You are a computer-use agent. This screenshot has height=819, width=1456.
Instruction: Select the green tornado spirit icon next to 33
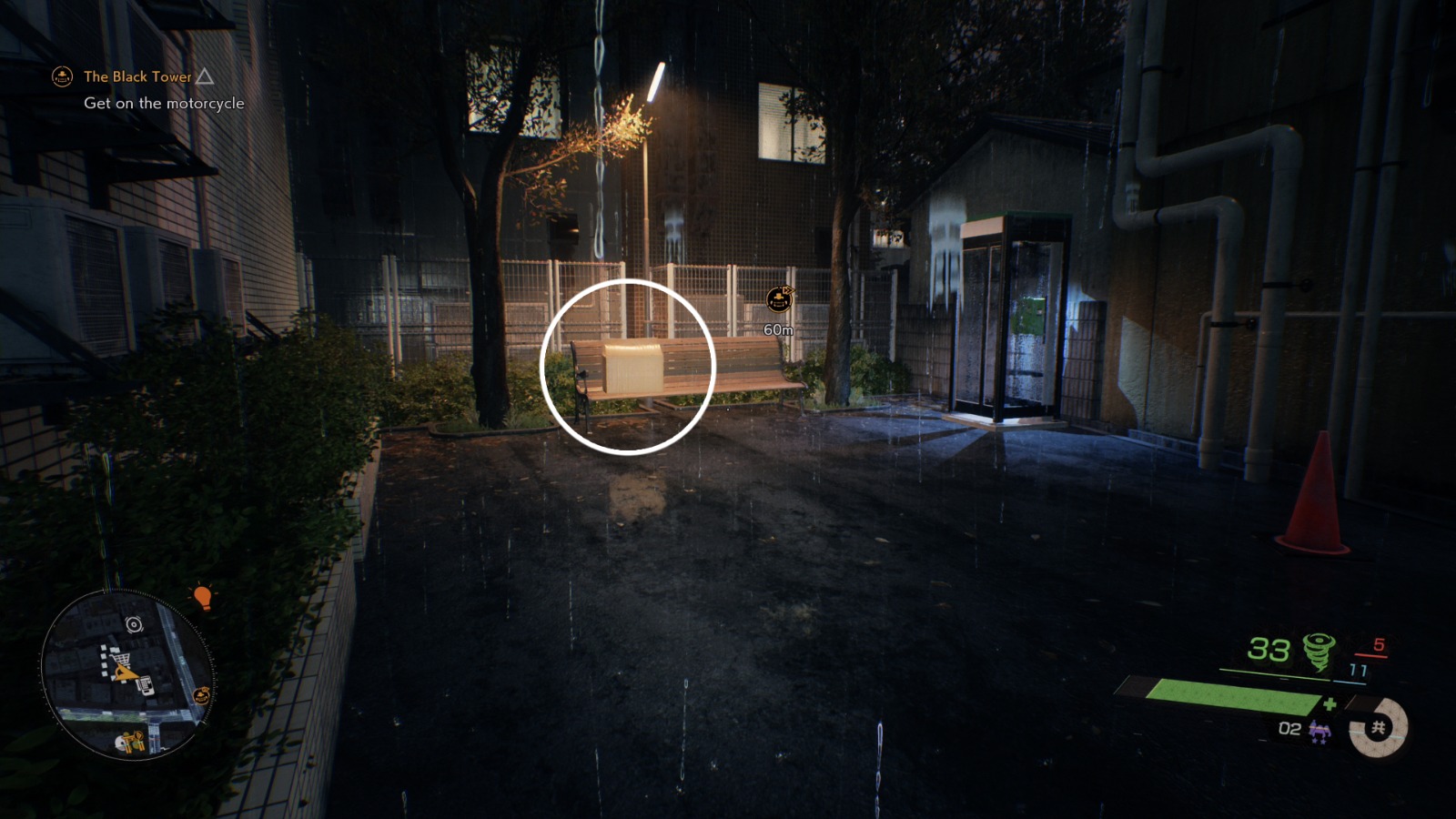(1318, 649)
